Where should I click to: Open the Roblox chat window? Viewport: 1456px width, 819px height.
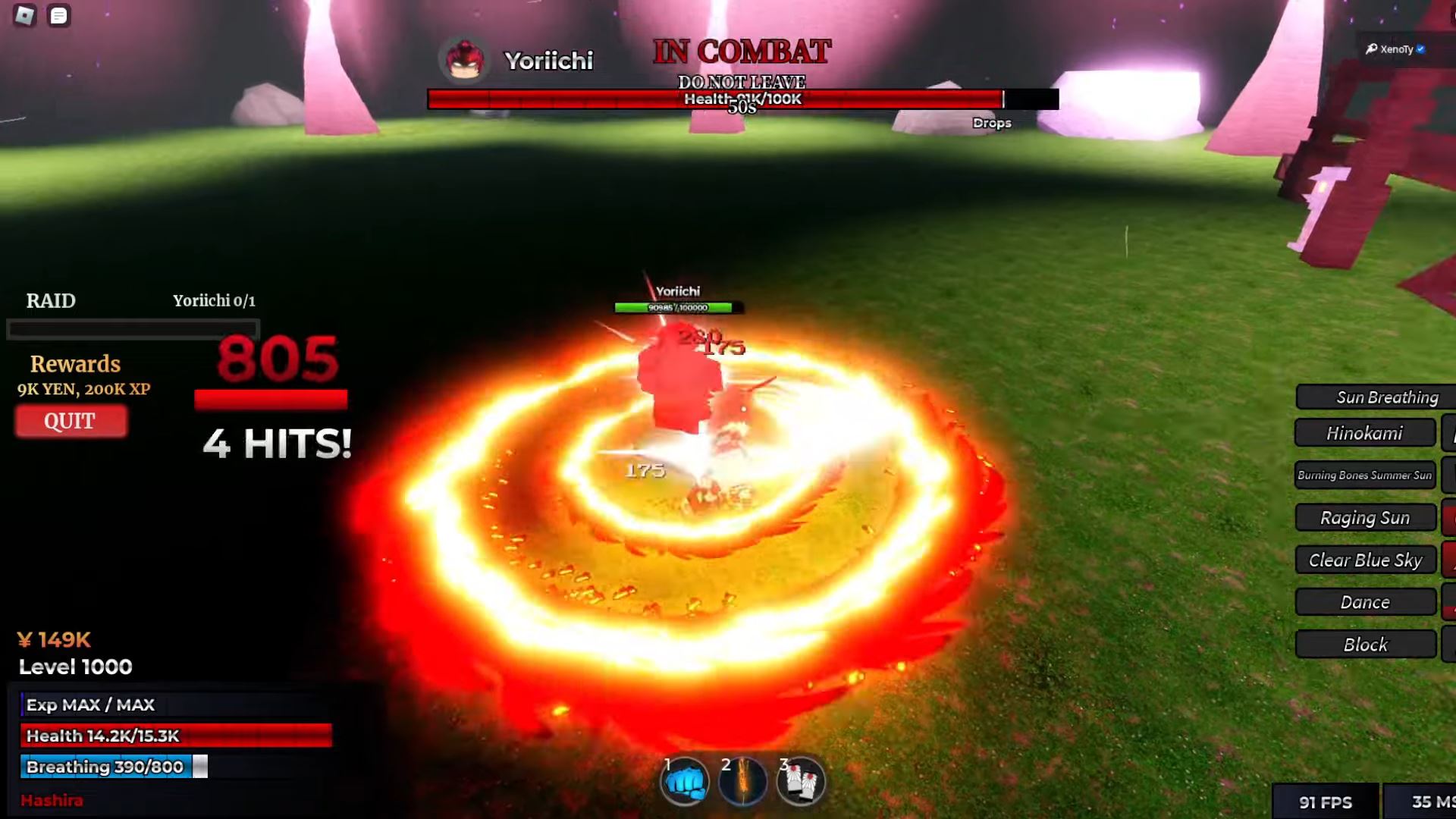click(x=58, y=15)
